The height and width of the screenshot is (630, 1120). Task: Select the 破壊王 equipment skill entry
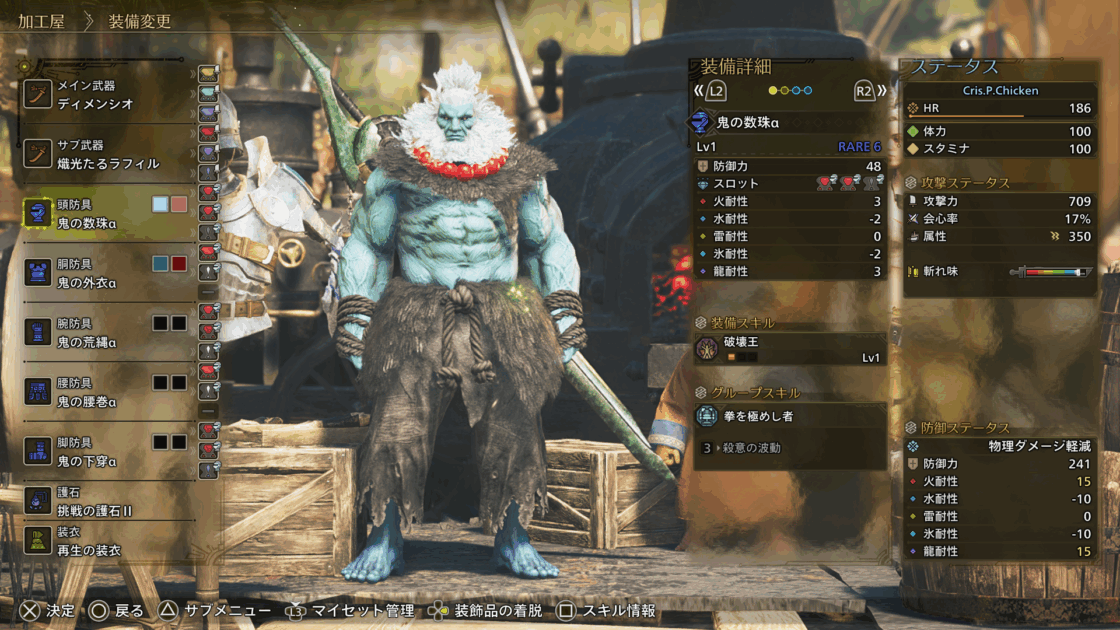(x=790, y=349)
